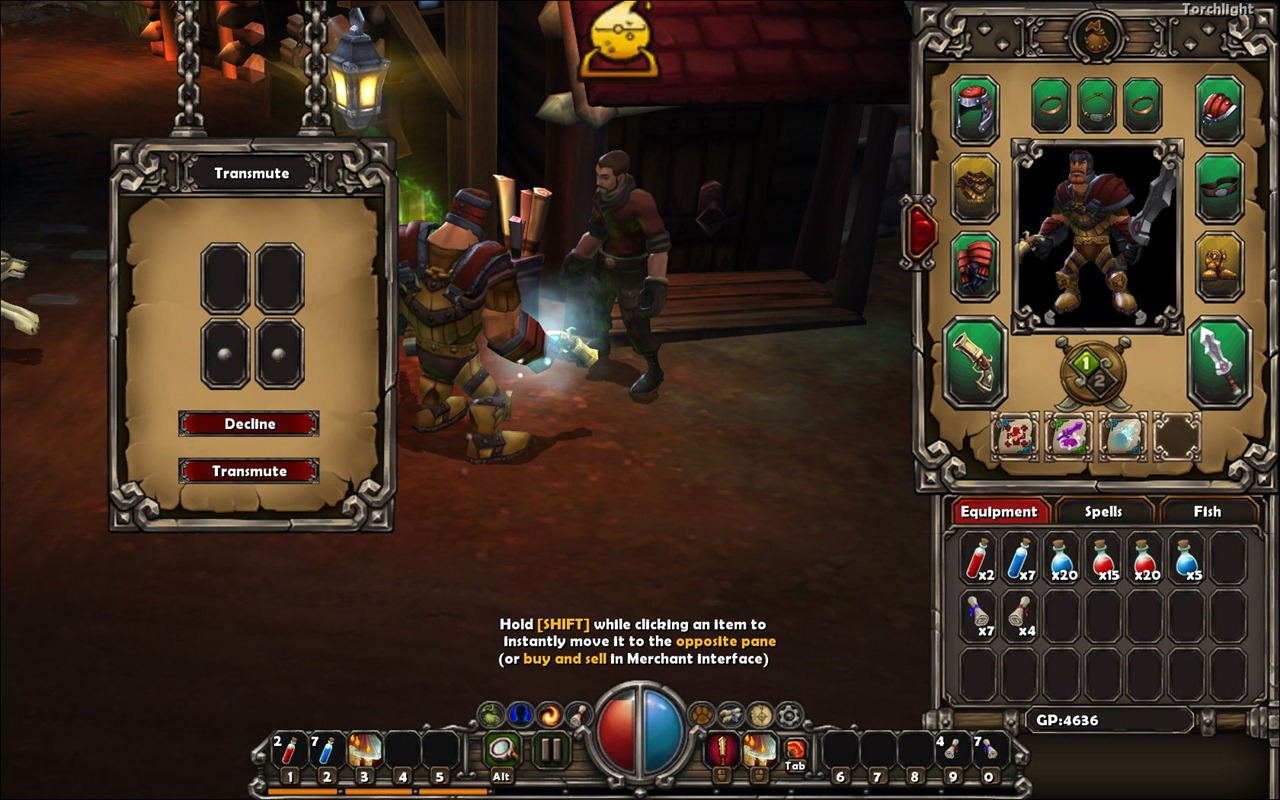Image resolution: width=1280 pixels, height=800 pixels.
Task: Decline the transmutation
Action: coord(249,424)
